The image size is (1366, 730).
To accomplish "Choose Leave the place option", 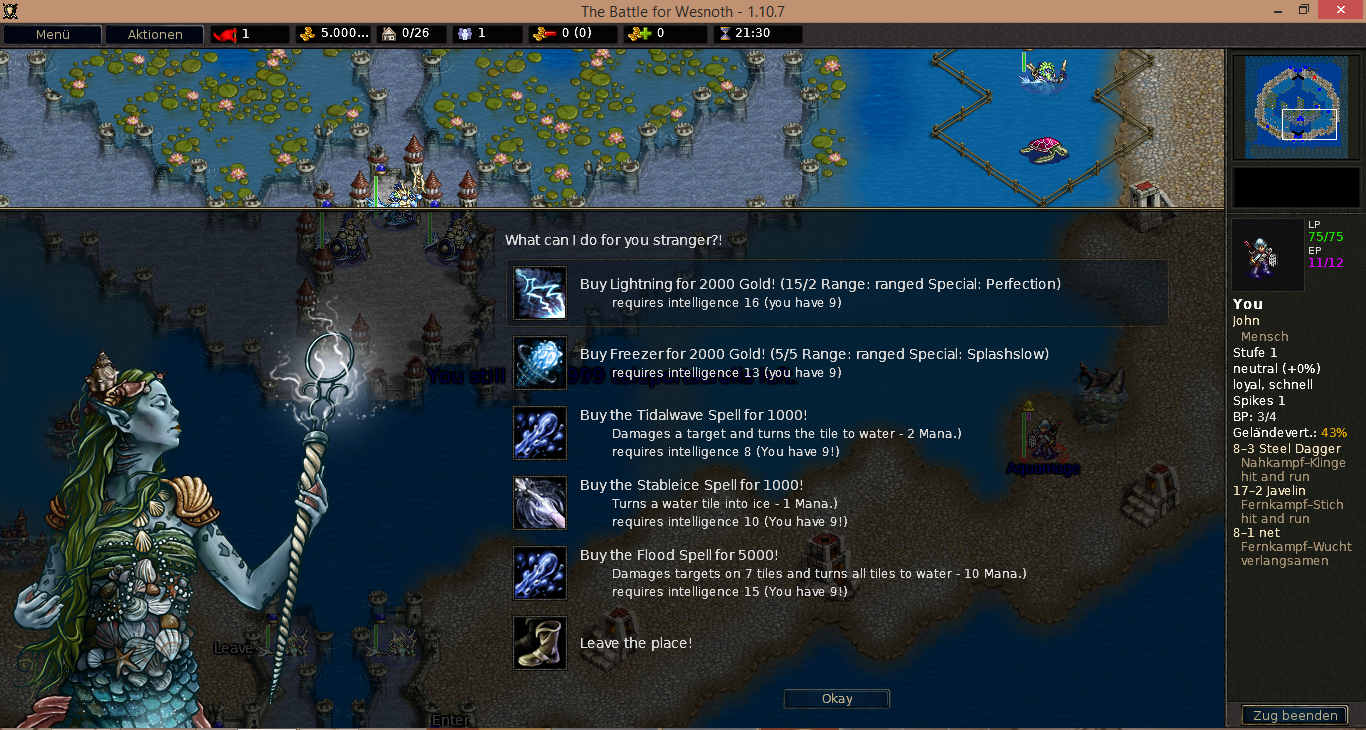I will 636,643.
